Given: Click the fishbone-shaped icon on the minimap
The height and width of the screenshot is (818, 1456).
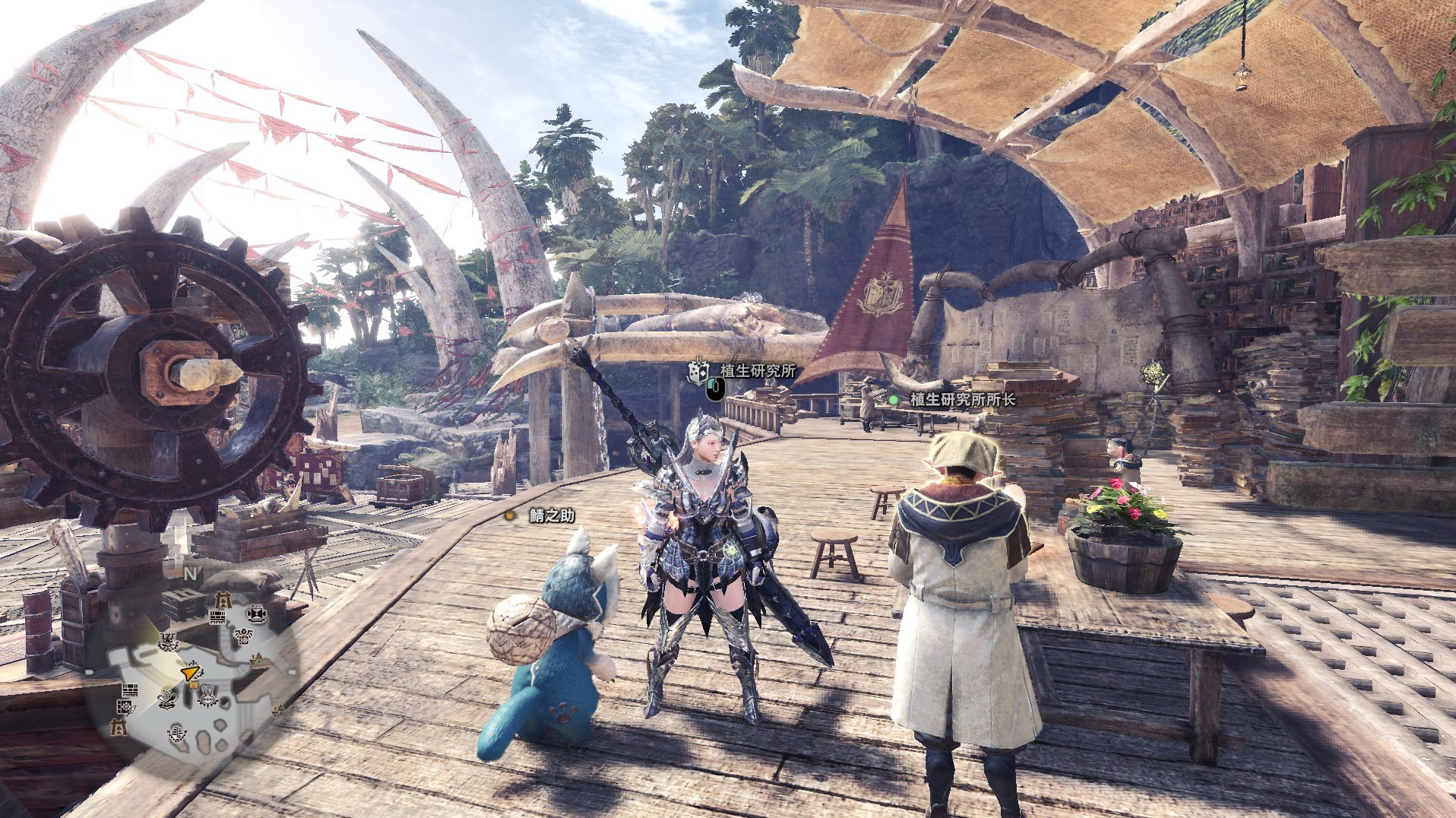Looking at the screenshot, I should 177,734.
